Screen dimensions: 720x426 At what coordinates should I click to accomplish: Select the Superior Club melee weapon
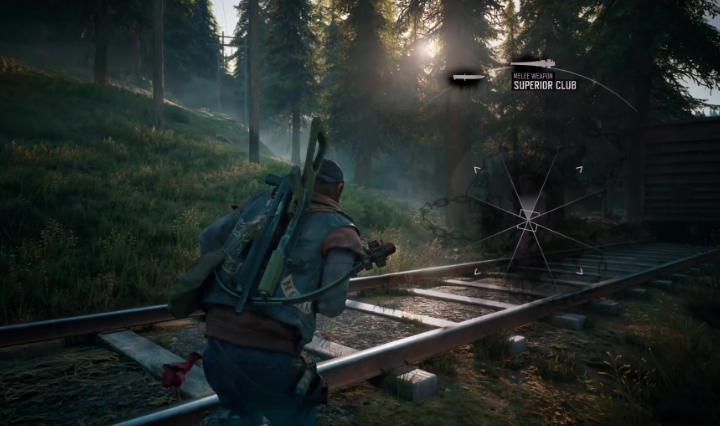click(x=533, y=64)
